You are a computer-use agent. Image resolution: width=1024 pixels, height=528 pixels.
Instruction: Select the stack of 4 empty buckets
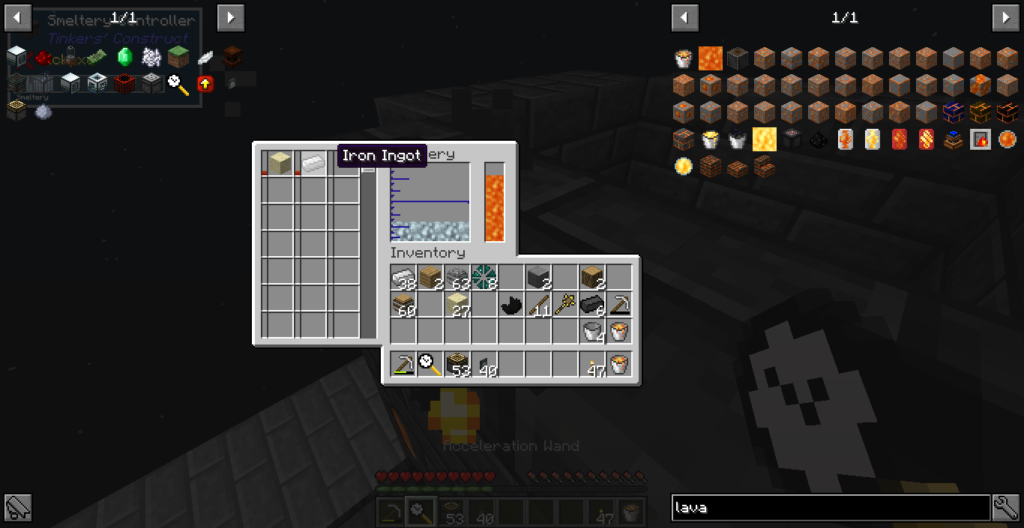pyautogui.click(x=593, y=332)
